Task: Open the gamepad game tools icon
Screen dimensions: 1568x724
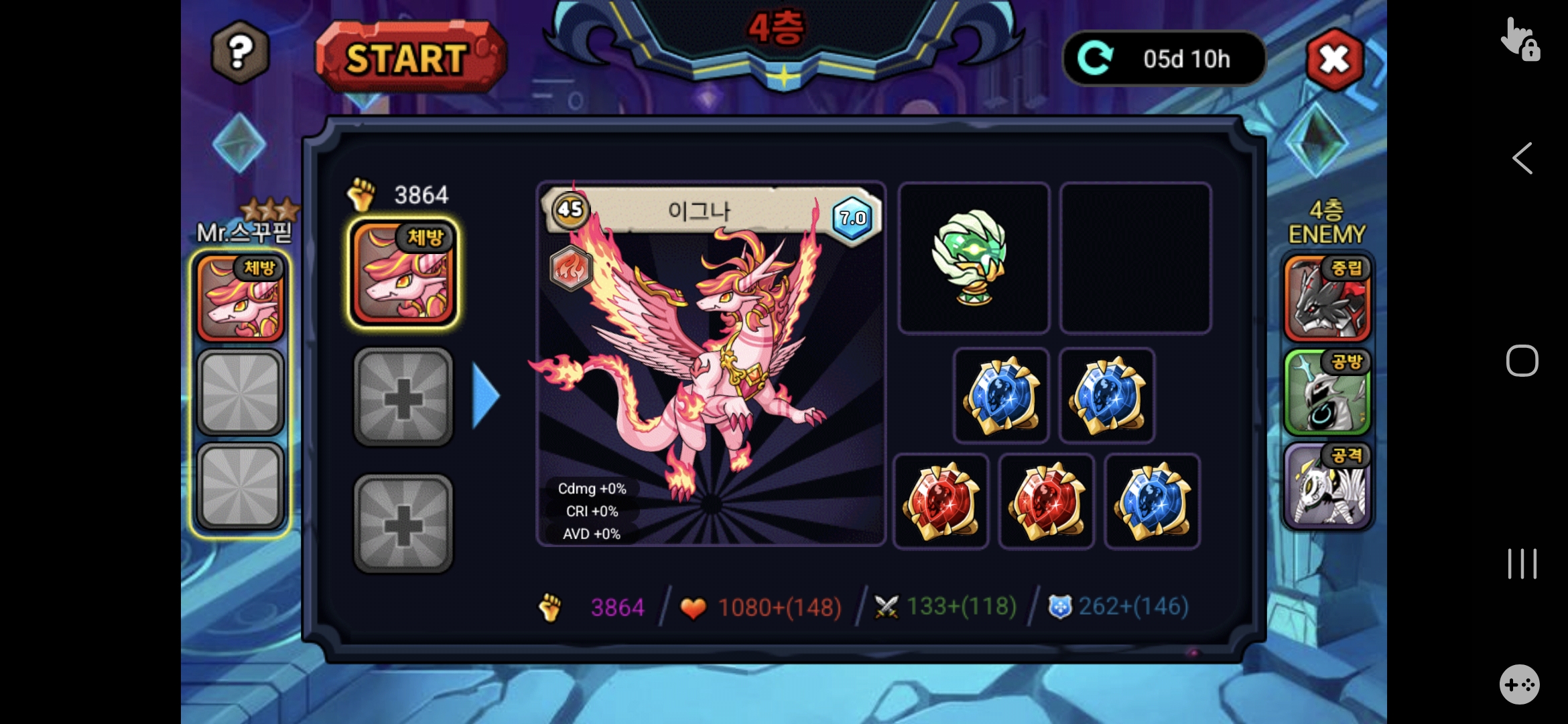Action: coord(1519,684)
